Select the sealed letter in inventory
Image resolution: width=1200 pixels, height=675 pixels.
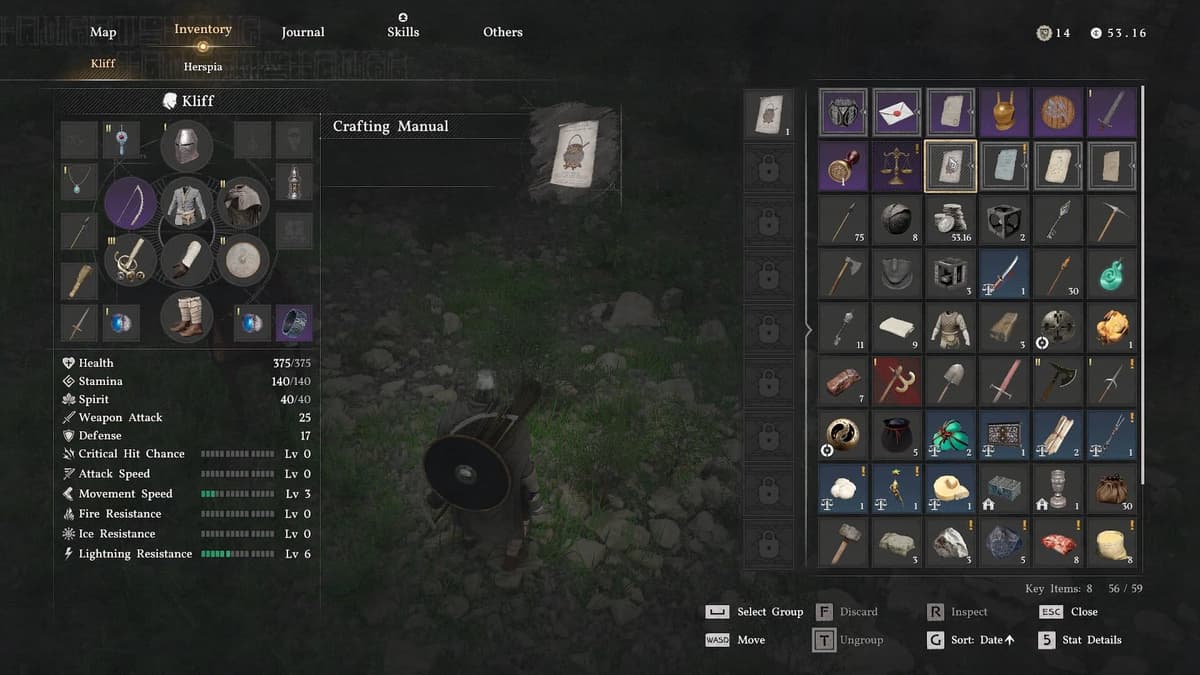[897, 112]
